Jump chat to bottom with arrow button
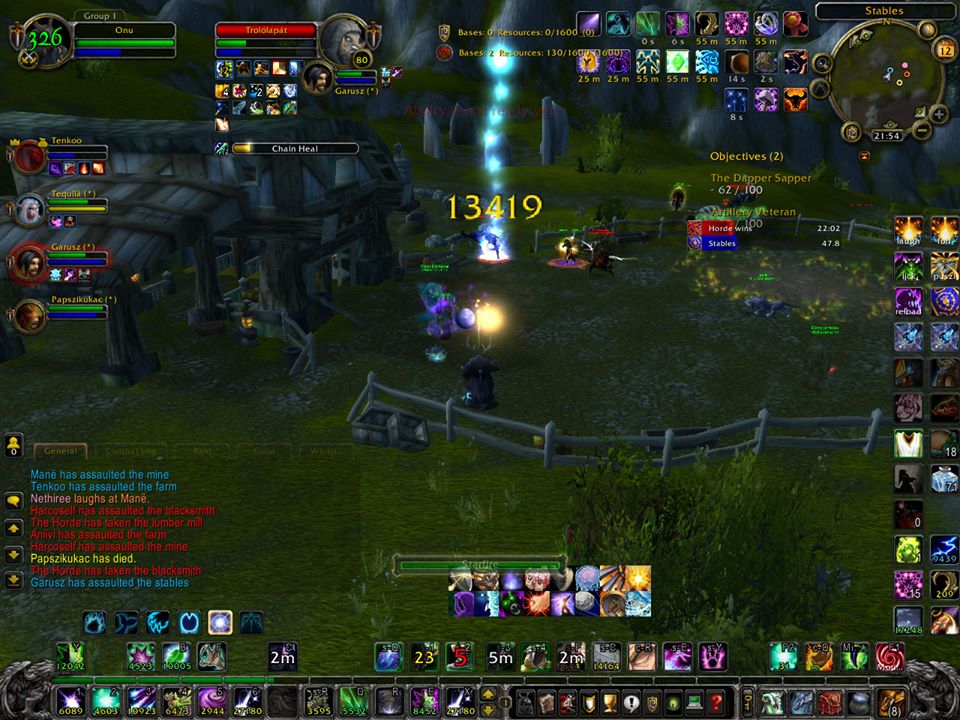960x720 pixels. pyautogui.click(x=14, y=578)
